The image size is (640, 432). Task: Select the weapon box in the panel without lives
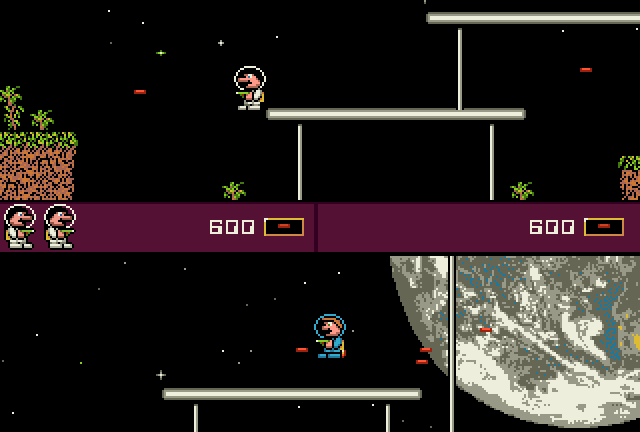click(x=604, y=227)
